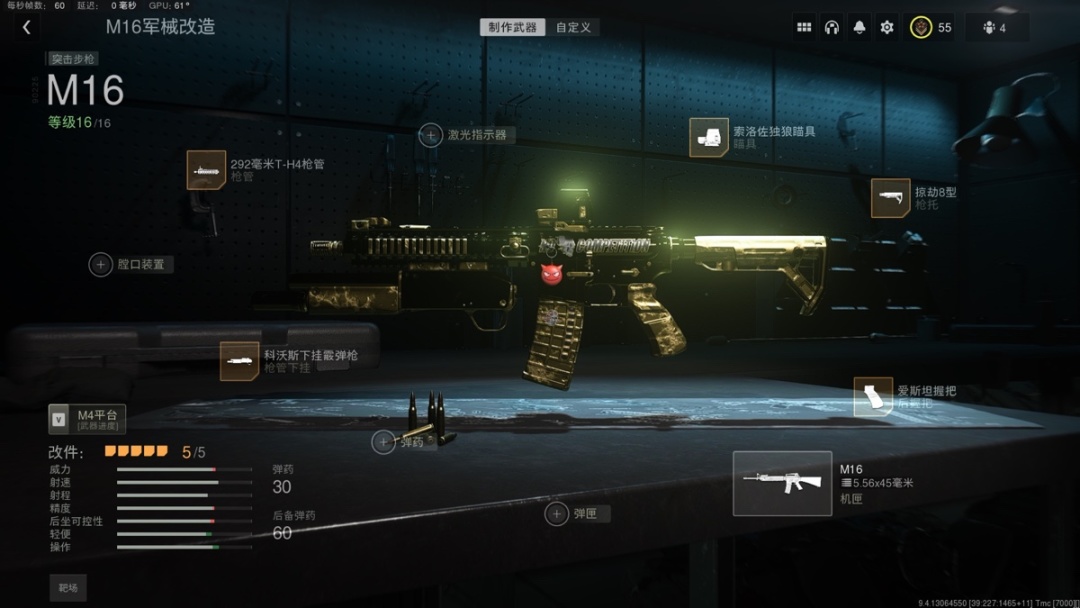Viewport: 1080px width, 608px height.
Task: Switch to the 自定义 tab
Action: click(x=573, y=27)
